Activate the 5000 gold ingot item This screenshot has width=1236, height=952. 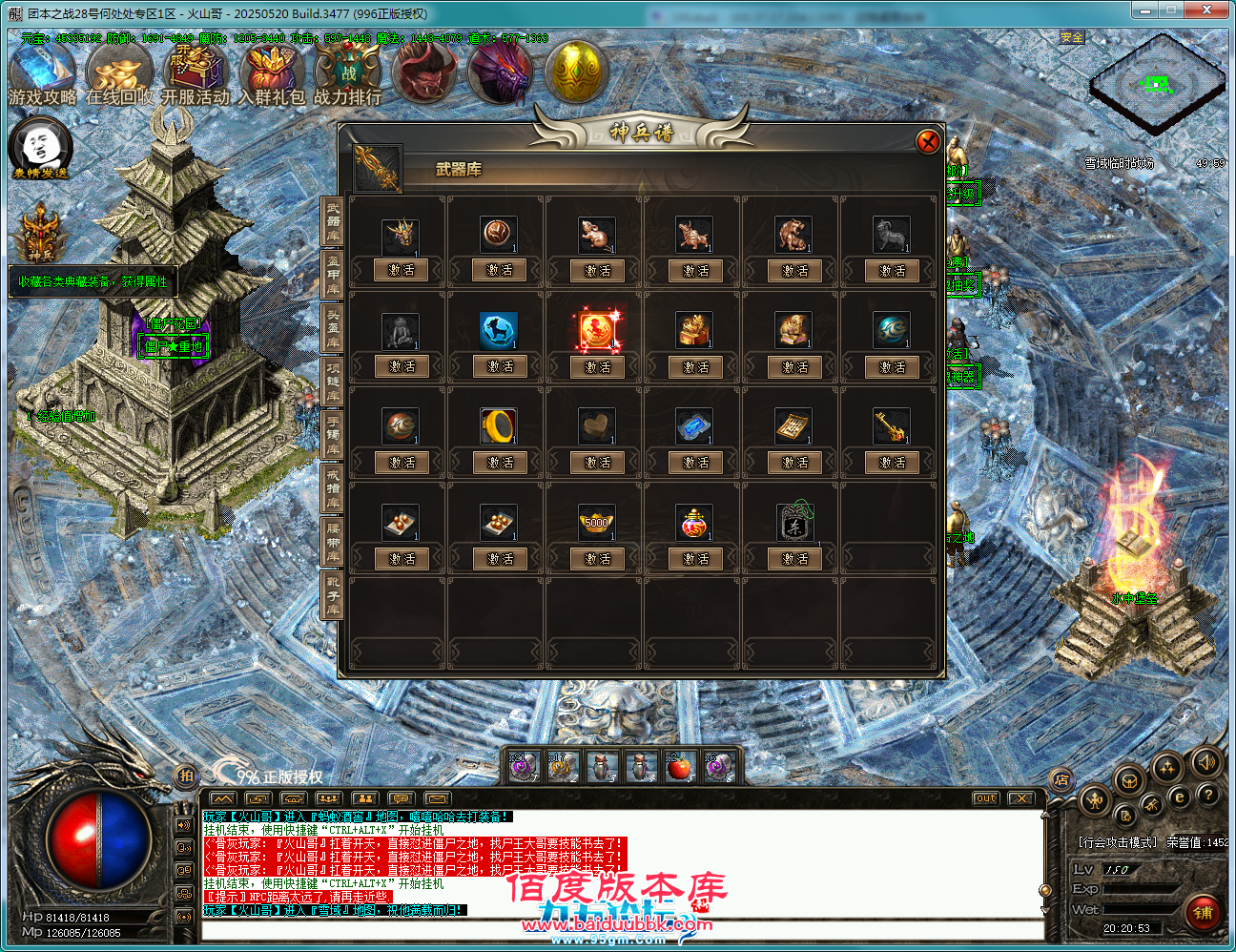tap(597, 559)
